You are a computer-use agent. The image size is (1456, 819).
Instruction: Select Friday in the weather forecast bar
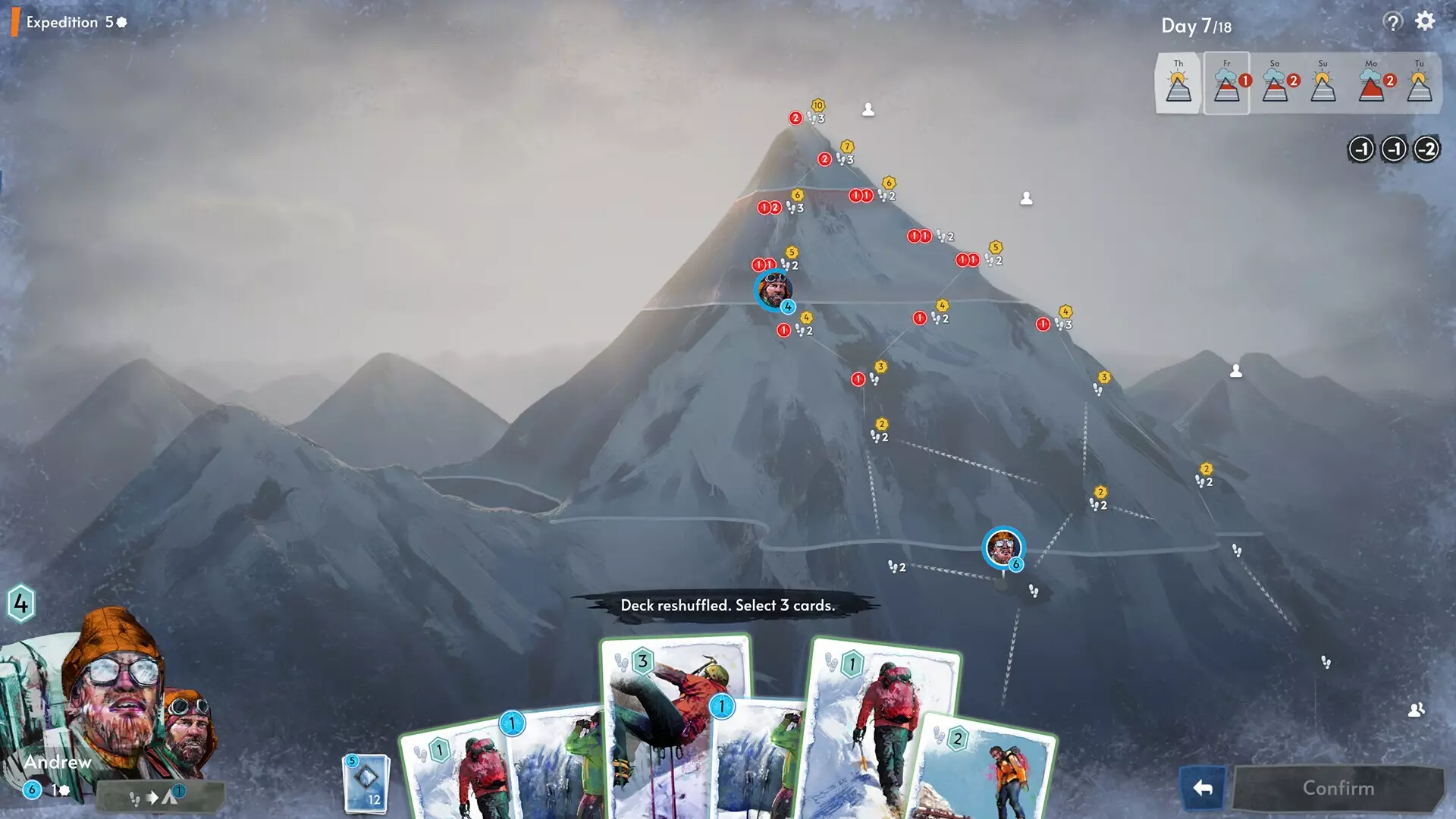[x=1226, y=82]
